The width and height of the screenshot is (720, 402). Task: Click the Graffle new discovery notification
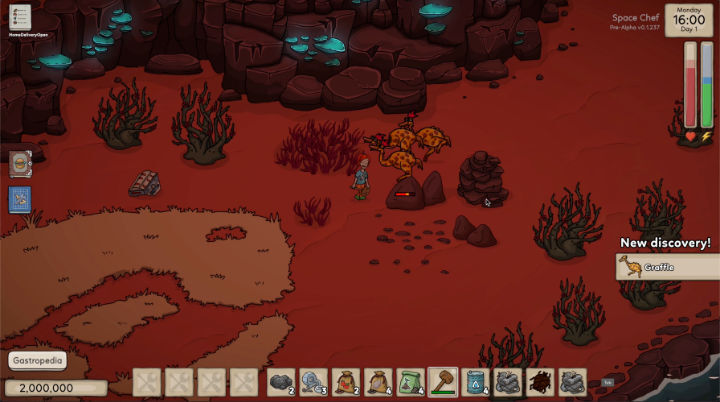point(666,267)
